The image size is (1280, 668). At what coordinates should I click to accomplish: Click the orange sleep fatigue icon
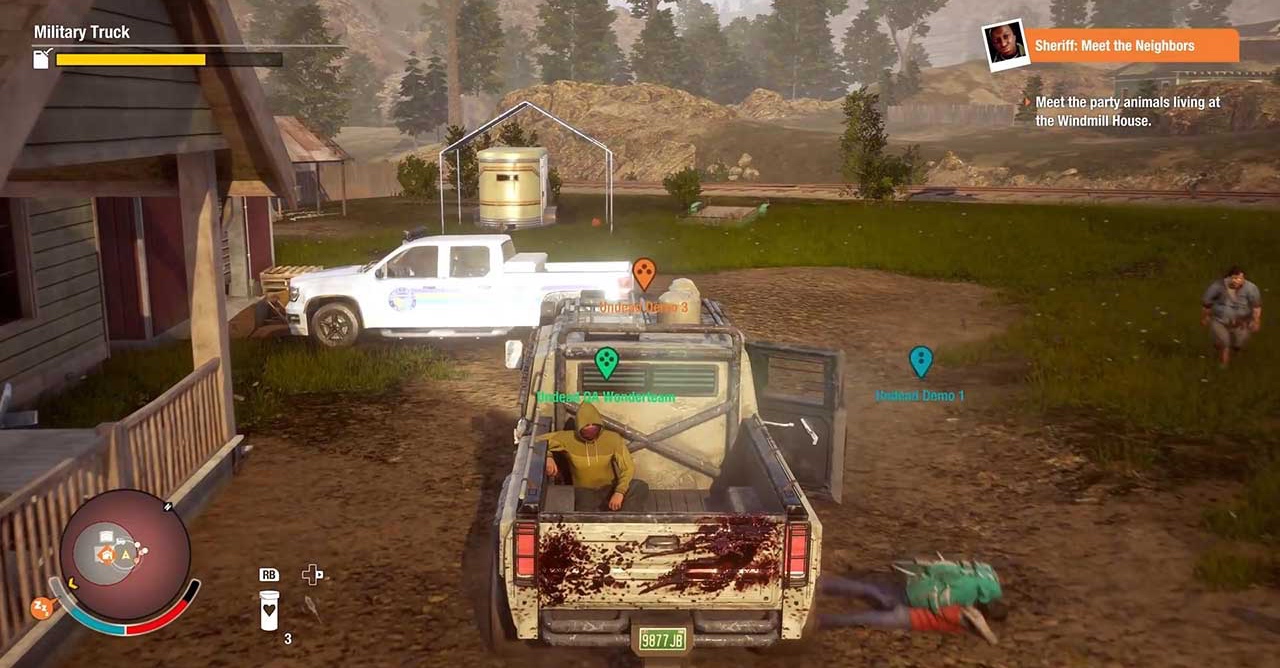(x=42, y=608)
